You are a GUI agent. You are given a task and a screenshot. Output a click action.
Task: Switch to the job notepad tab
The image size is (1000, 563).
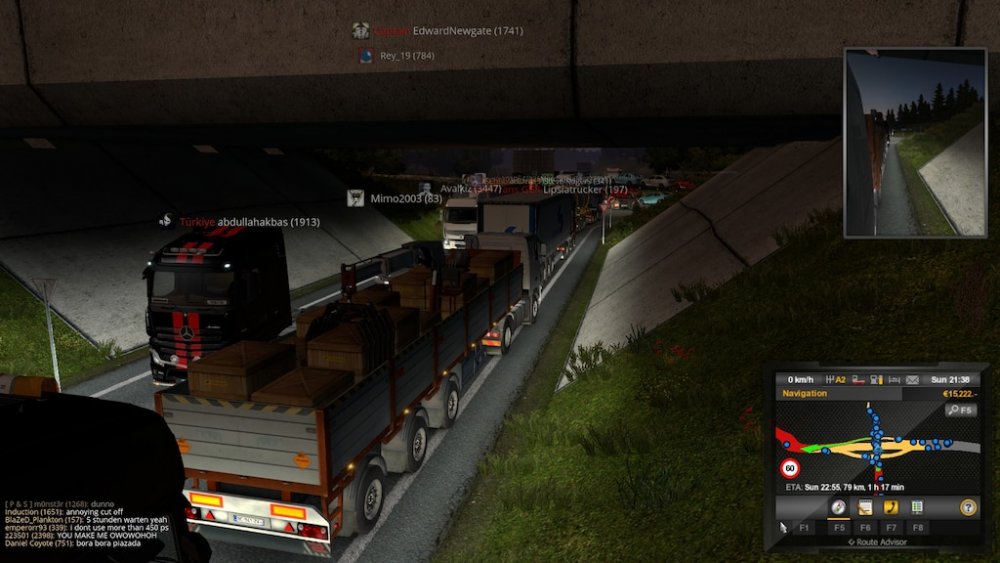point(865,507)
